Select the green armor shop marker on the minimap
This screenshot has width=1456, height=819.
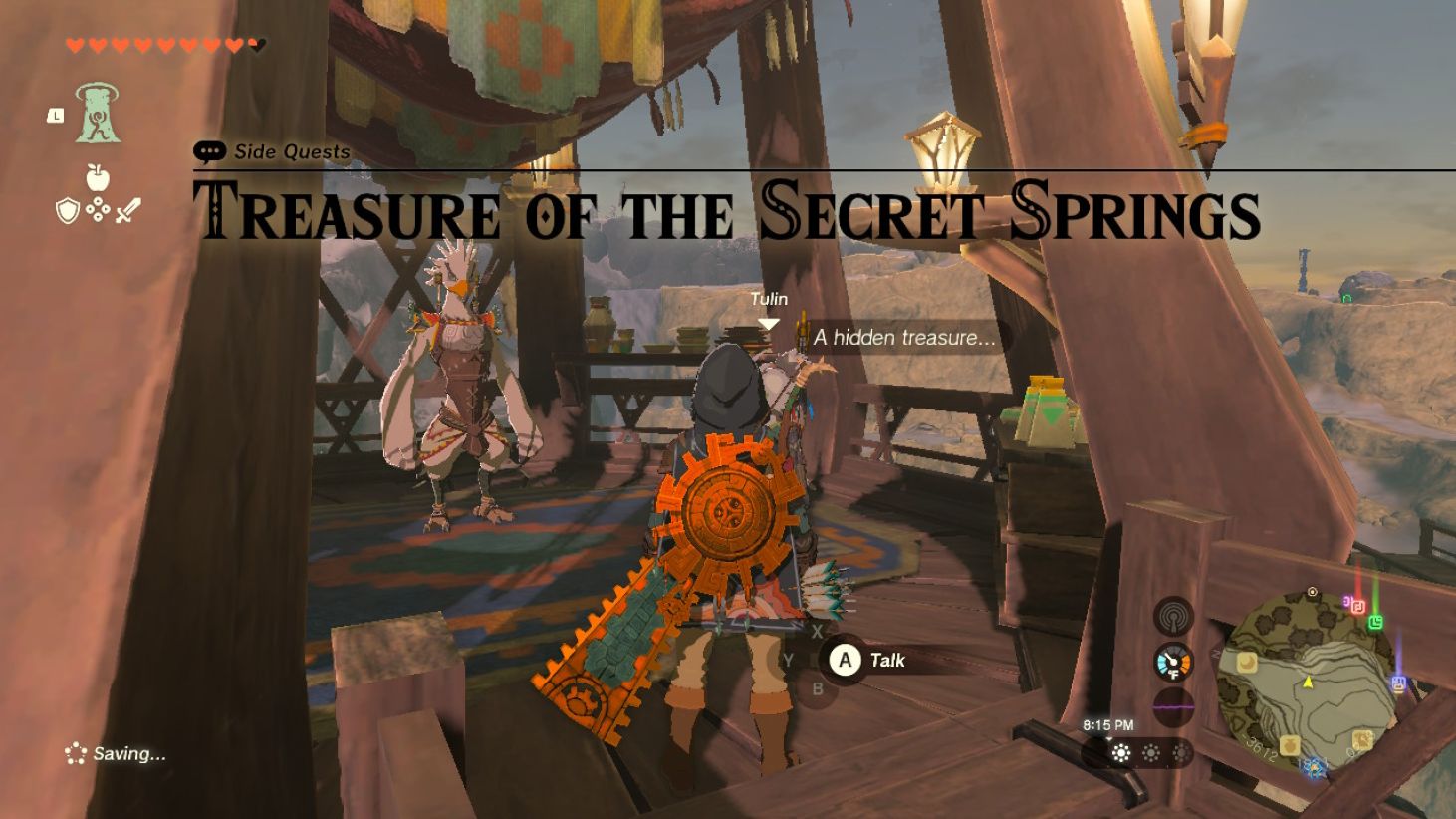click(1376, 621)
